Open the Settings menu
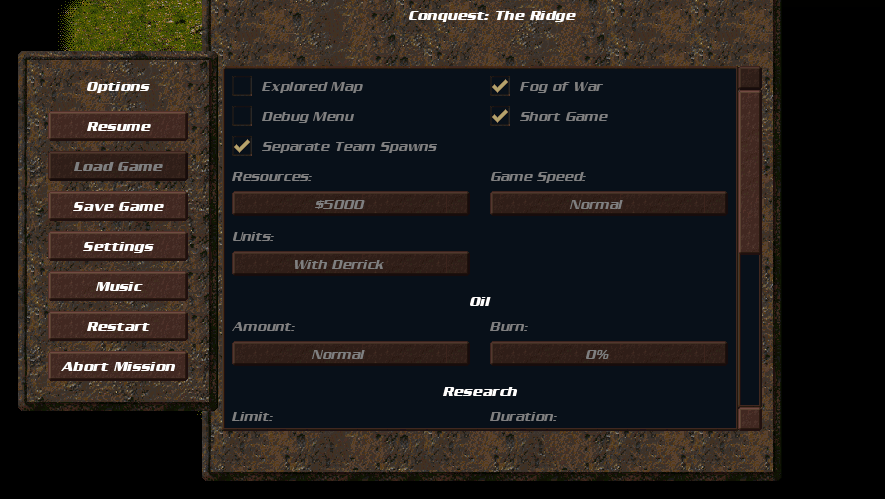The height and width of the screenshot is (499, 885). (x=118, y=247)
